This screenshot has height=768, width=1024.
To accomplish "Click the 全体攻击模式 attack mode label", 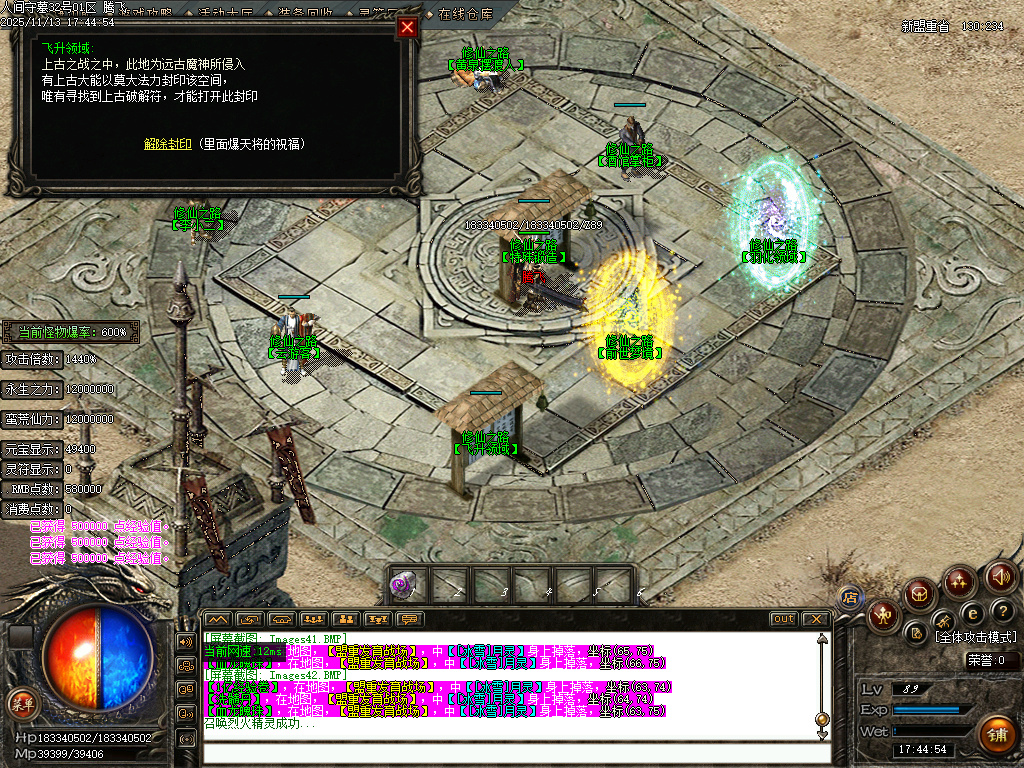I will 975,637.
